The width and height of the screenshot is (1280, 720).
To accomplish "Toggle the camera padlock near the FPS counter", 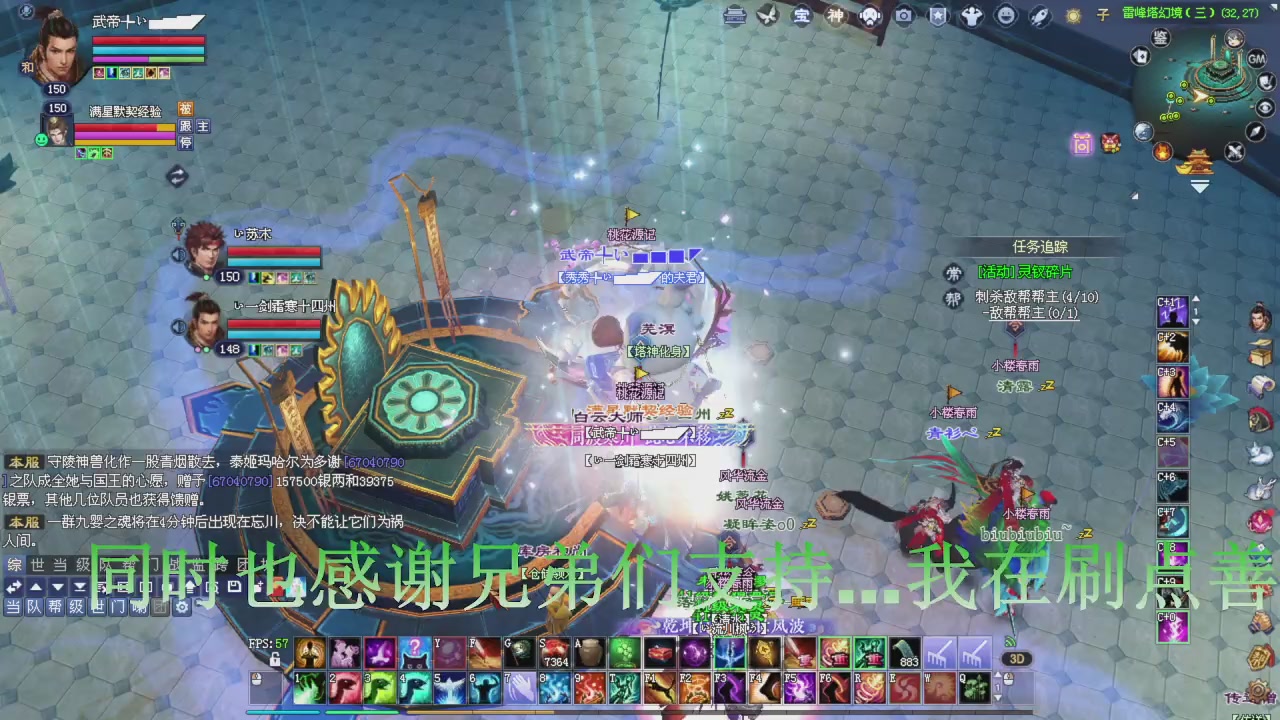I will coord(275,660).
